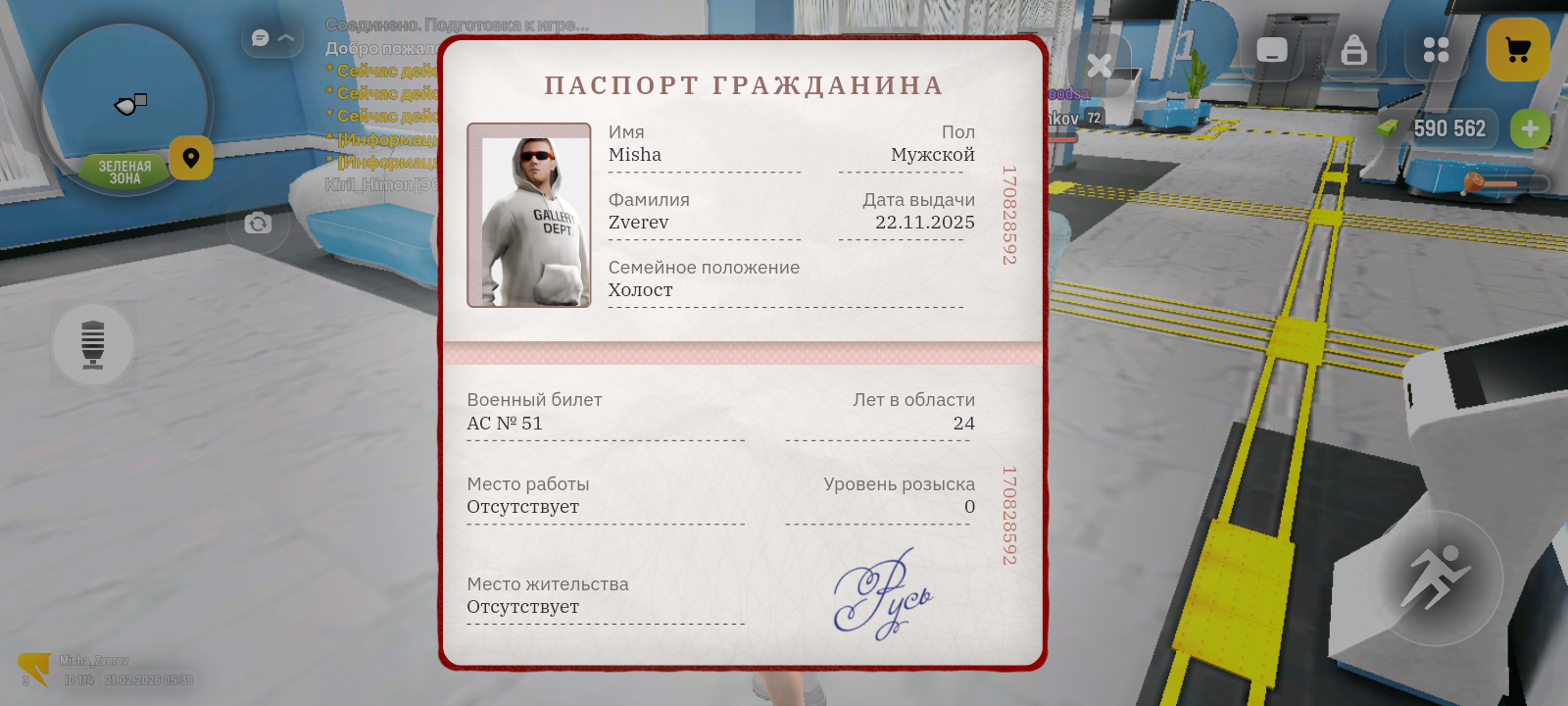Viewport: 1568px width, 706px height.
Task: Open the in-game tablet icon
Action: pos(1272,49)
